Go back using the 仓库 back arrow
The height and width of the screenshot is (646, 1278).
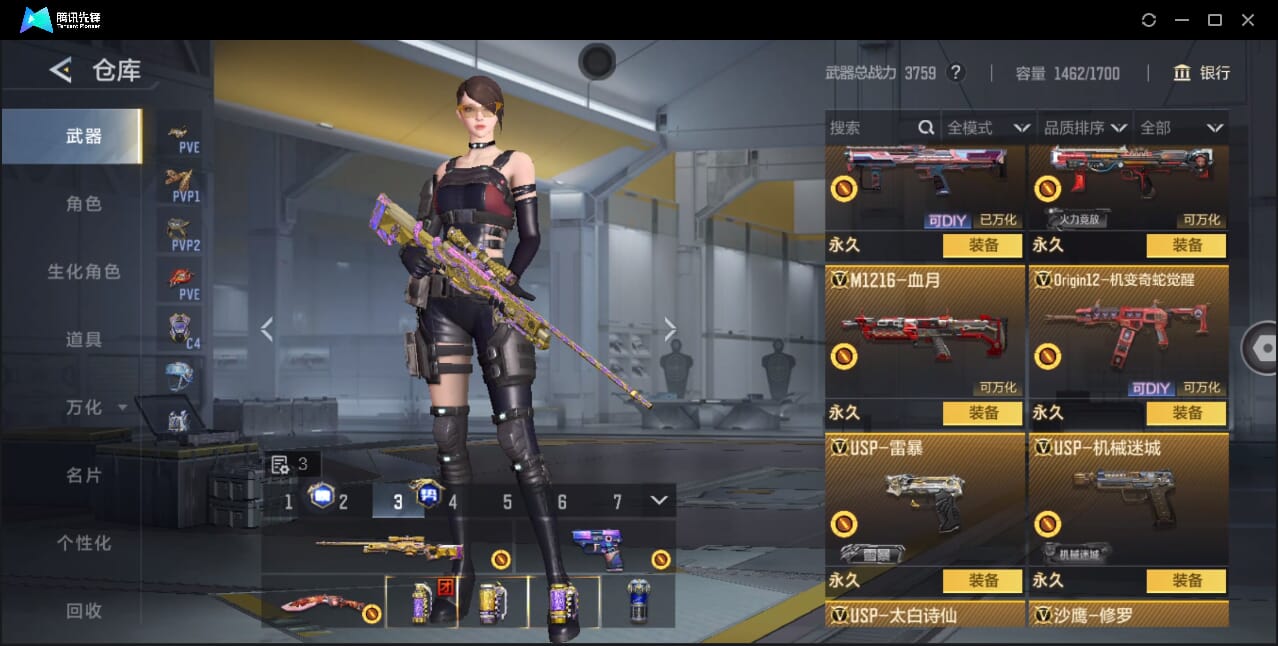61,70
